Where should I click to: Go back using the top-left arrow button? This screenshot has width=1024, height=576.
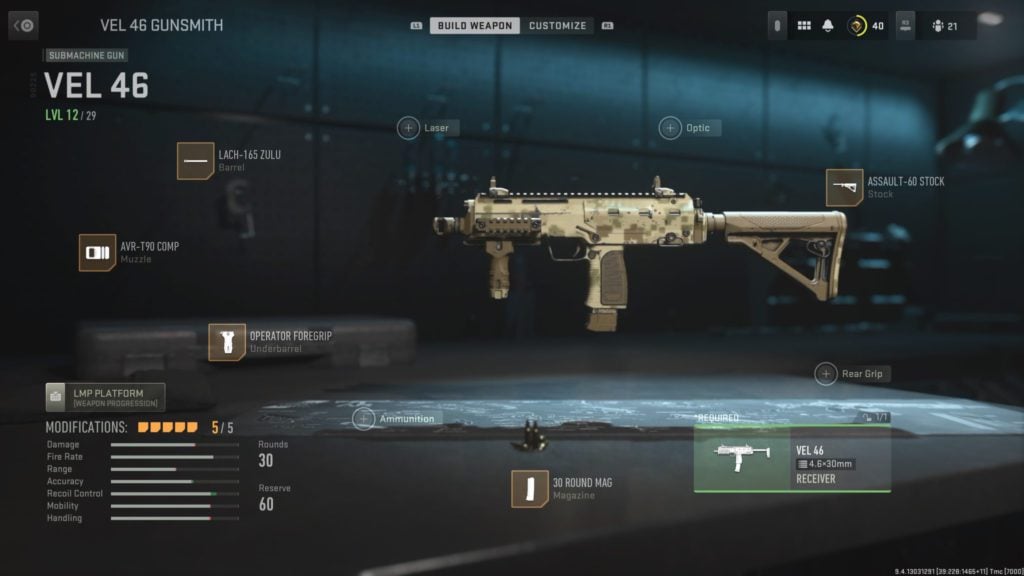click(x=23, y=25)
